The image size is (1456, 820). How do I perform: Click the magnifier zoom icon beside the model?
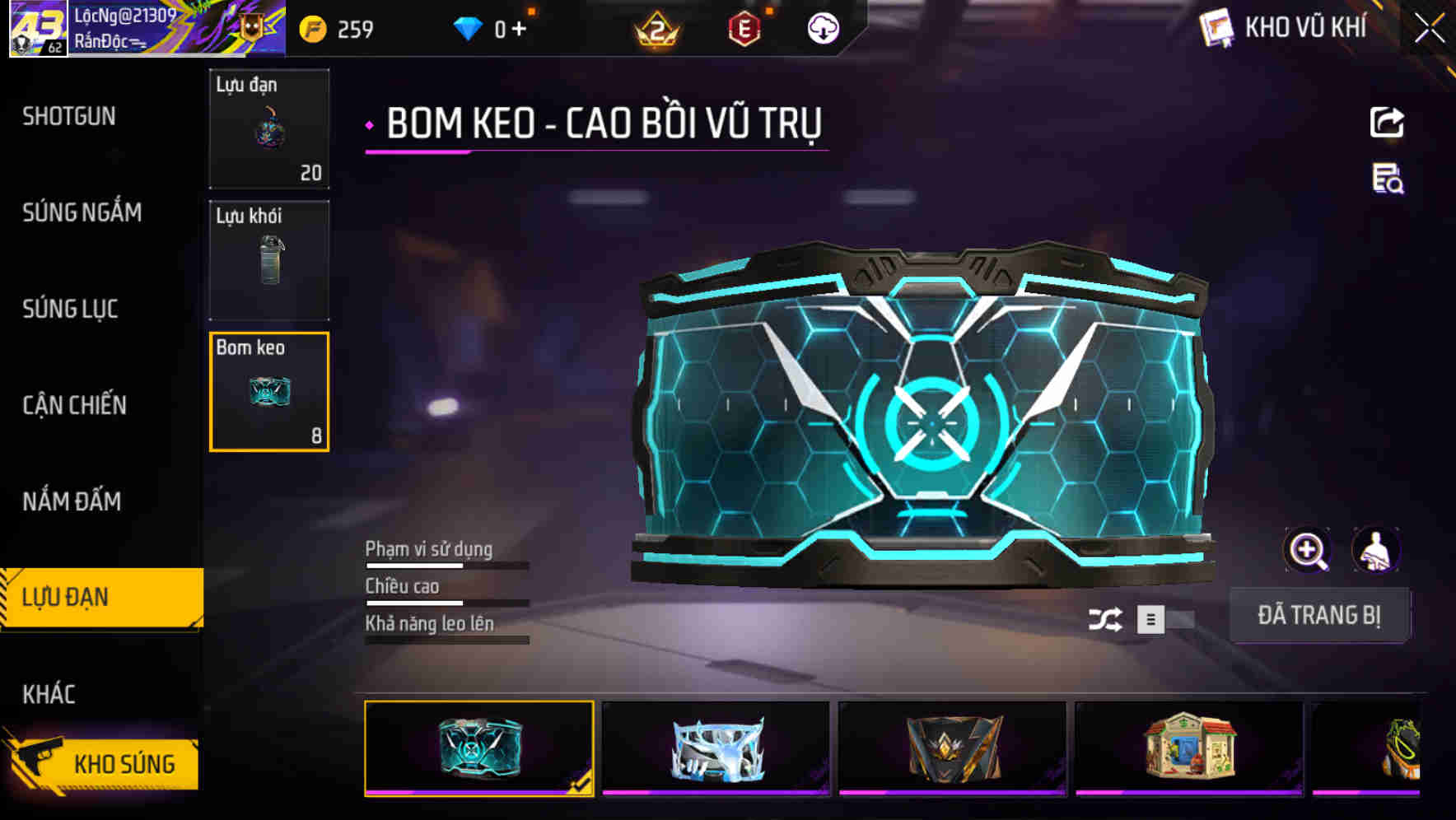pos(1308,550)
